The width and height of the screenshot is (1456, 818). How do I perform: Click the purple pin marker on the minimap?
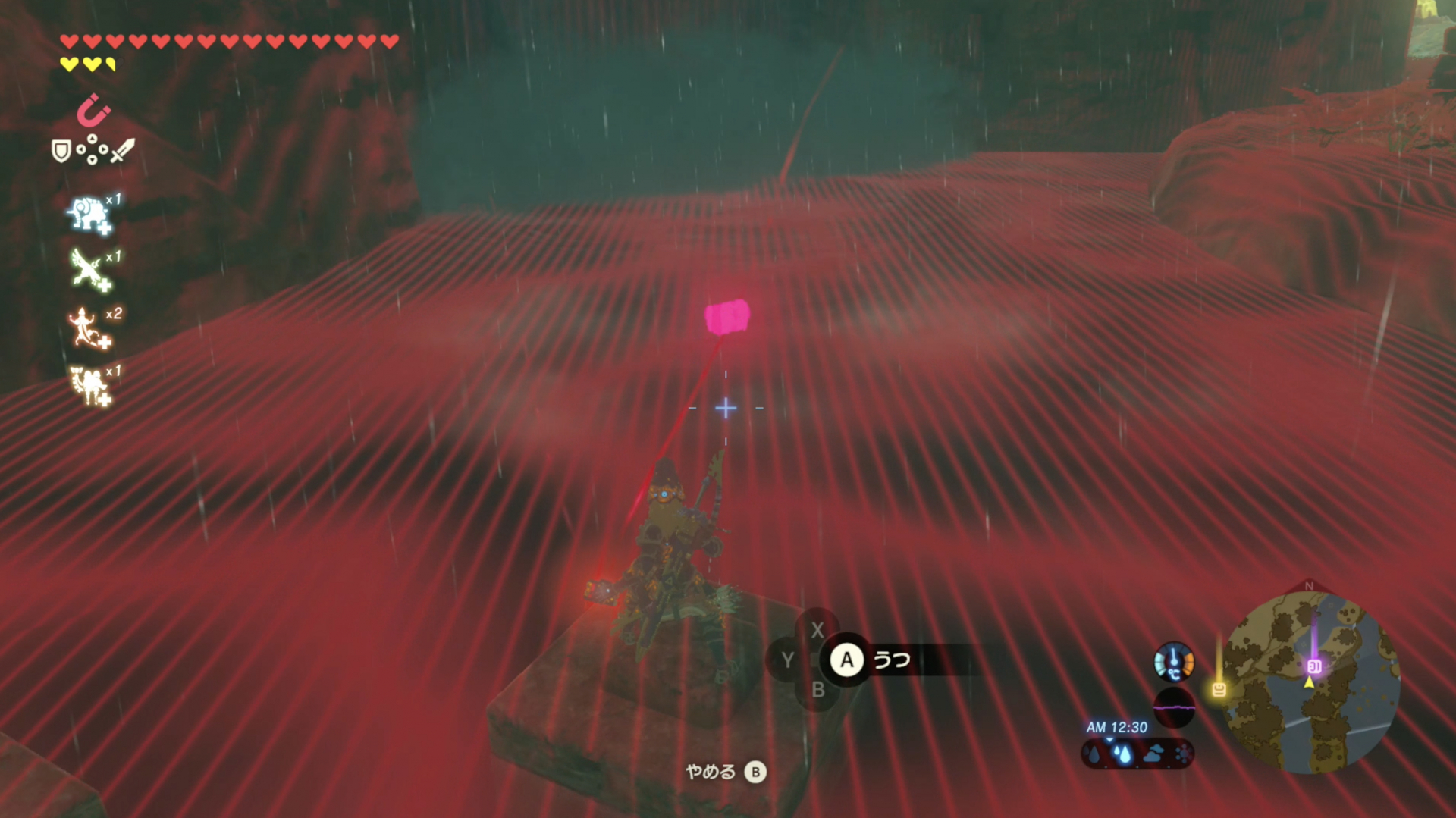pyautogui.click(x=1314, y=666)
